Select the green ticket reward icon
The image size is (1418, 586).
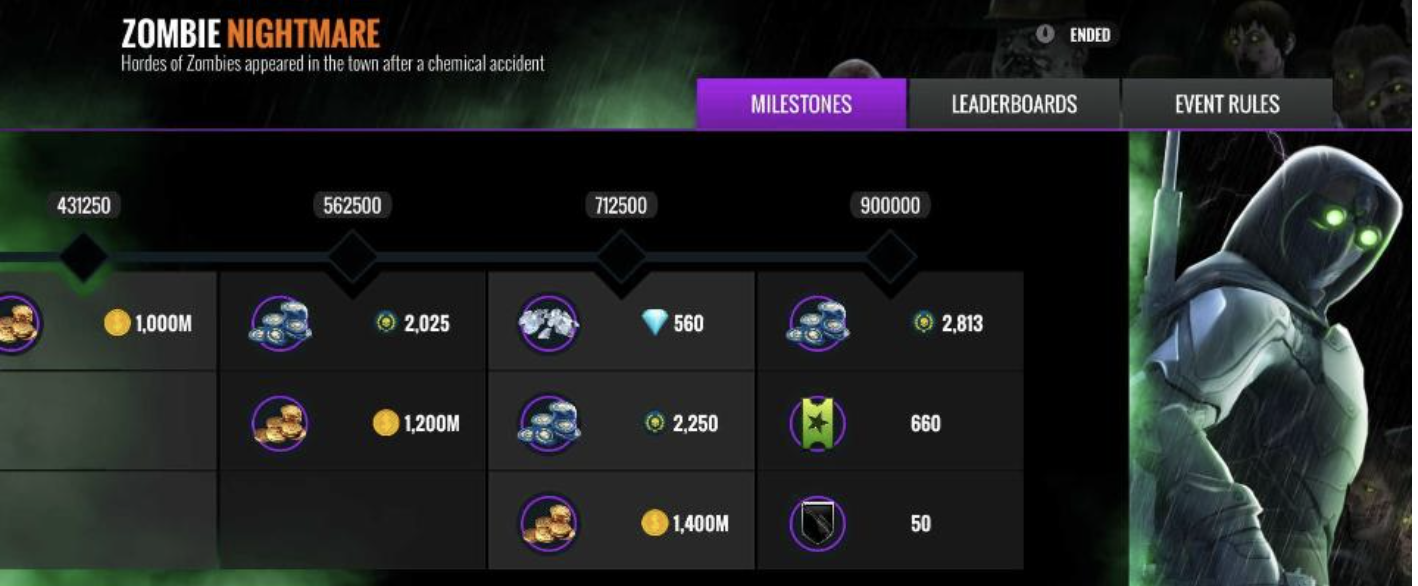tap(818, 423)
